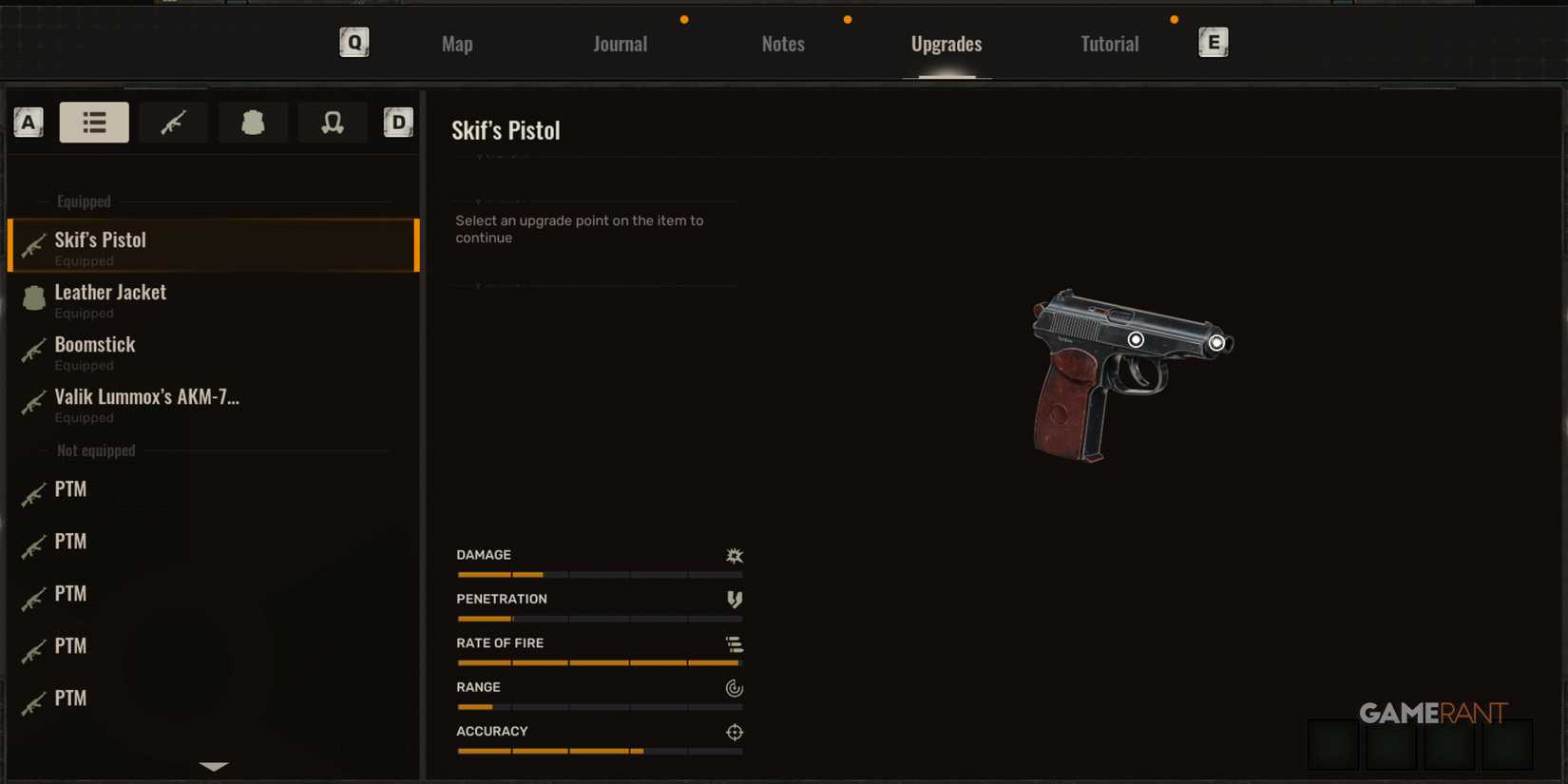Screen dimensions: 1568x784
Task: Click the damage stat burst icon
Action: tap(735, 556)
